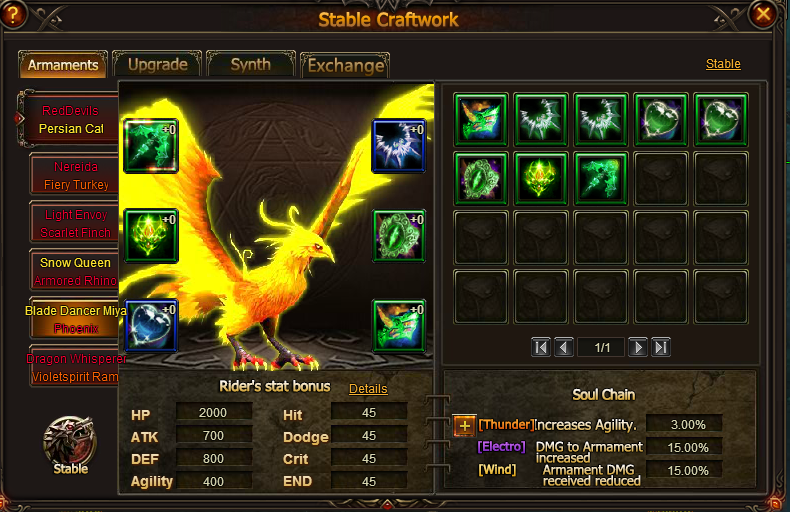Expand the Soul Chain plus button
This screenshot has width=790, height=512.
(465, 425)
